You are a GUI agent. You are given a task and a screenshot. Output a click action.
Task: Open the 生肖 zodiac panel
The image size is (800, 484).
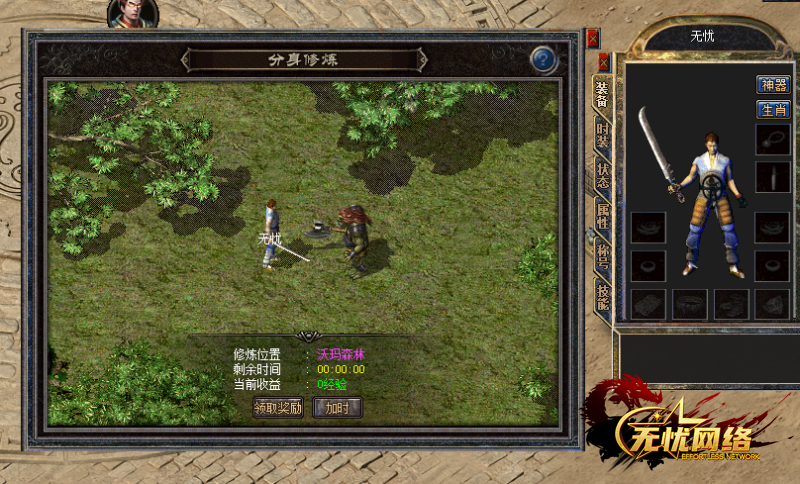(x=772, y=109)
